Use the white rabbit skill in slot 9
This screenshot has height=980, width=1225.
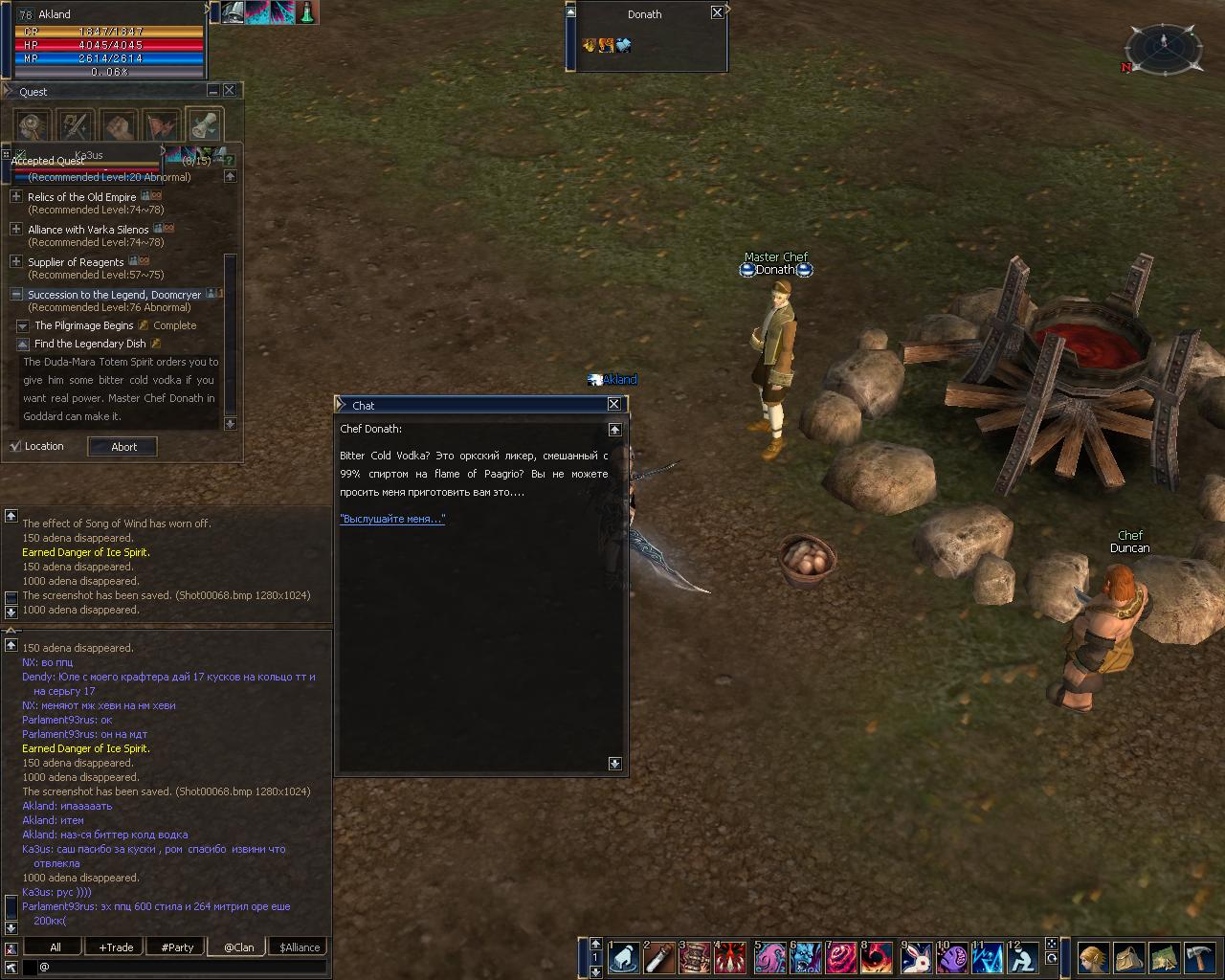tap(916, 957)
